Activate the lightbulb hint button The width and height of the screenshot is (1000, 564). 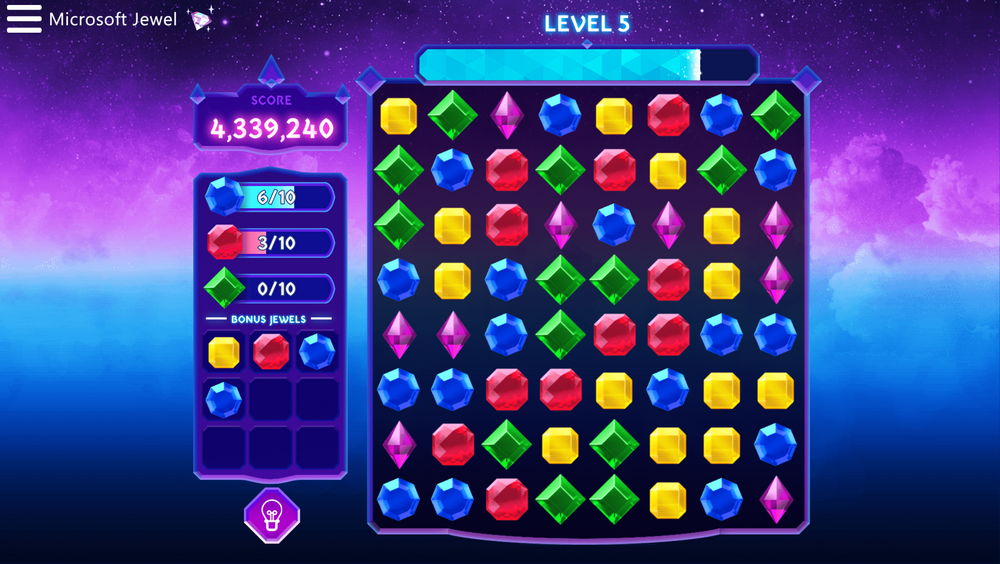coord(271,515)
